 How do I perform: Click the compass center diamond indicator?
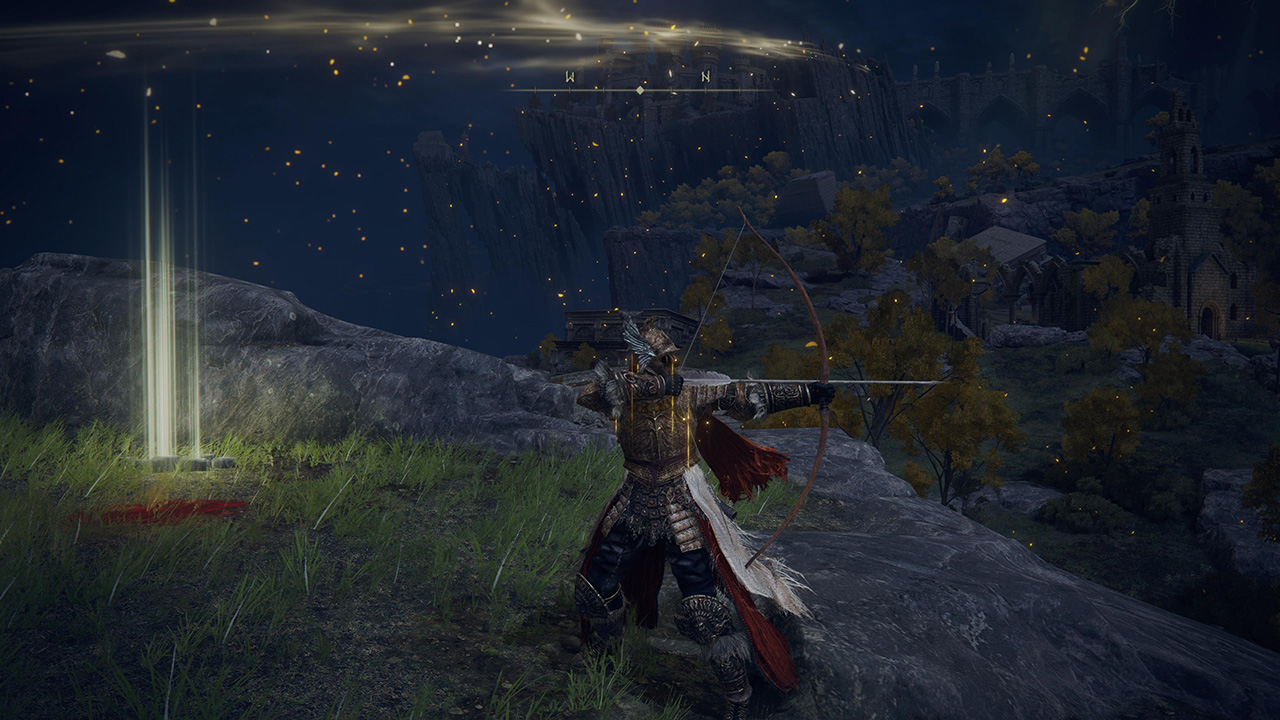640,90
